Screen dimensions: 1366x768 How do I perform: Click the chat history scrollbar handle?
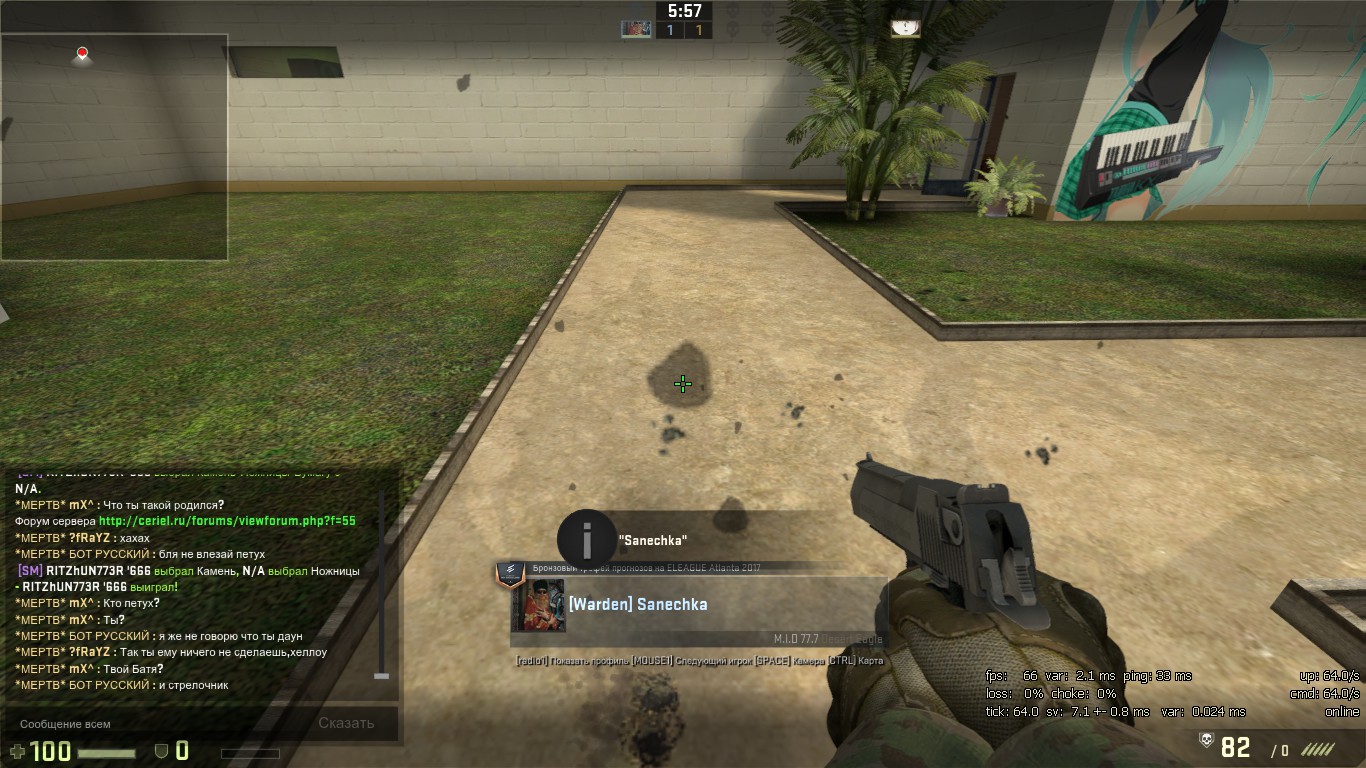pos(381,677)
